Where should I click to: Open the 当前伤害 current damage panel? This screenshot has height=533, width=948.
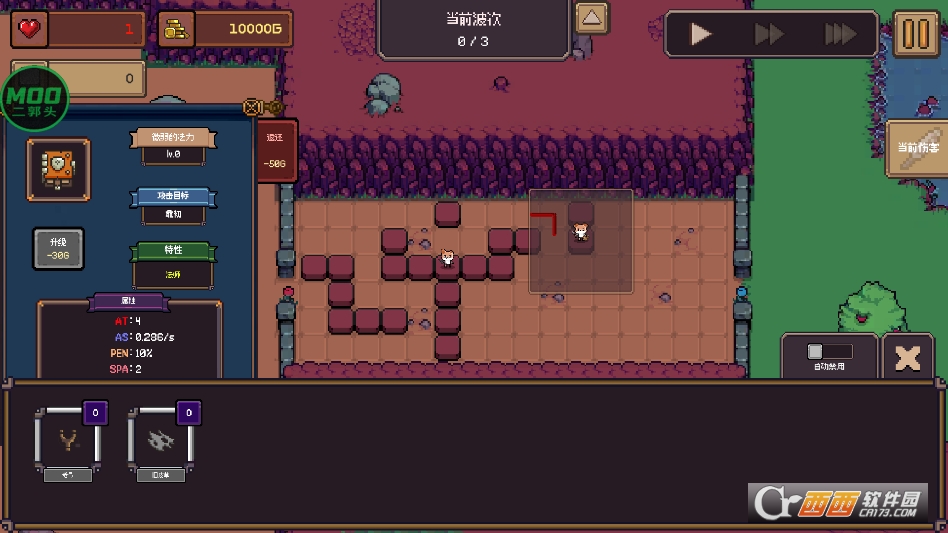point(918,148)
